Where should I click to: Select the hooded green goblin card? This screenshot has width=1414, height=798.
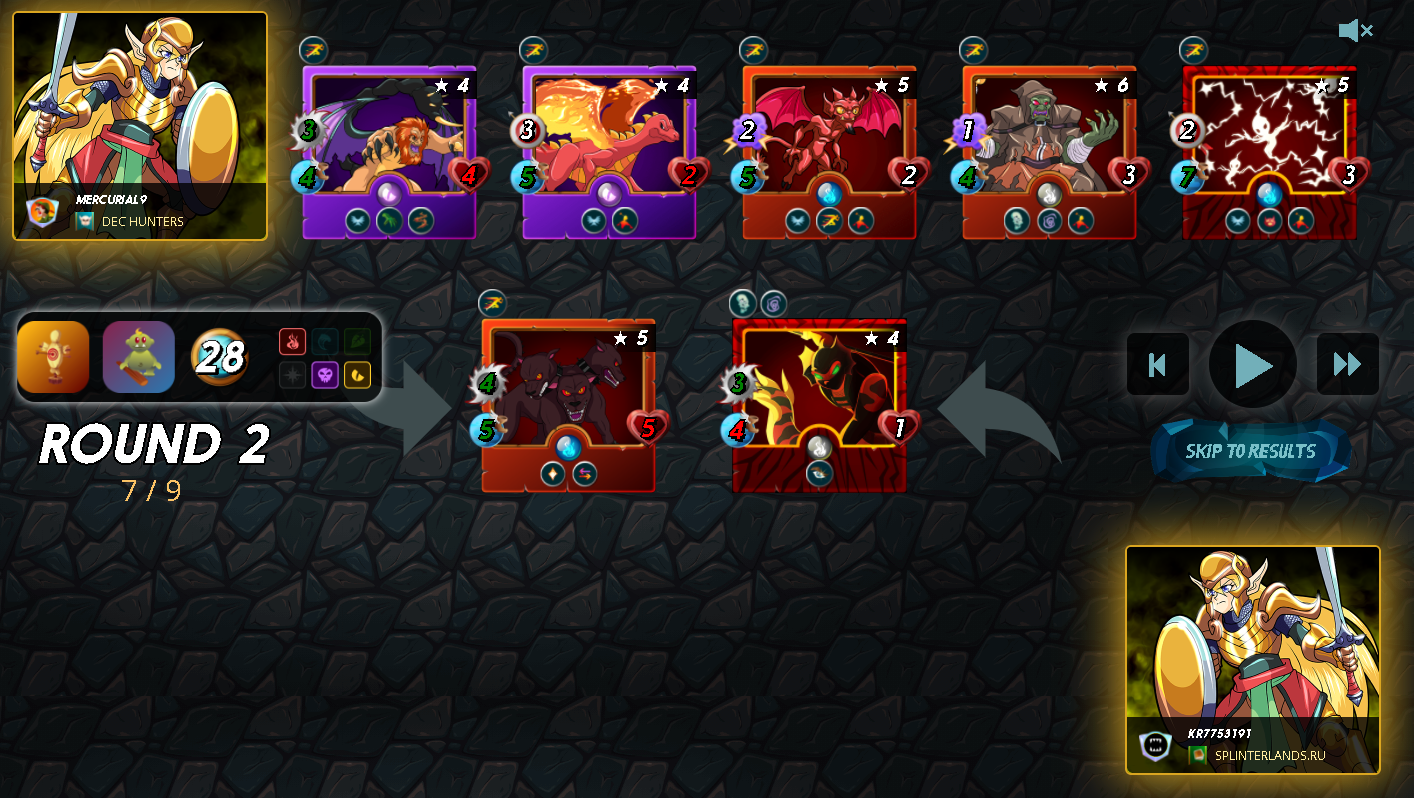(1049, 152)
